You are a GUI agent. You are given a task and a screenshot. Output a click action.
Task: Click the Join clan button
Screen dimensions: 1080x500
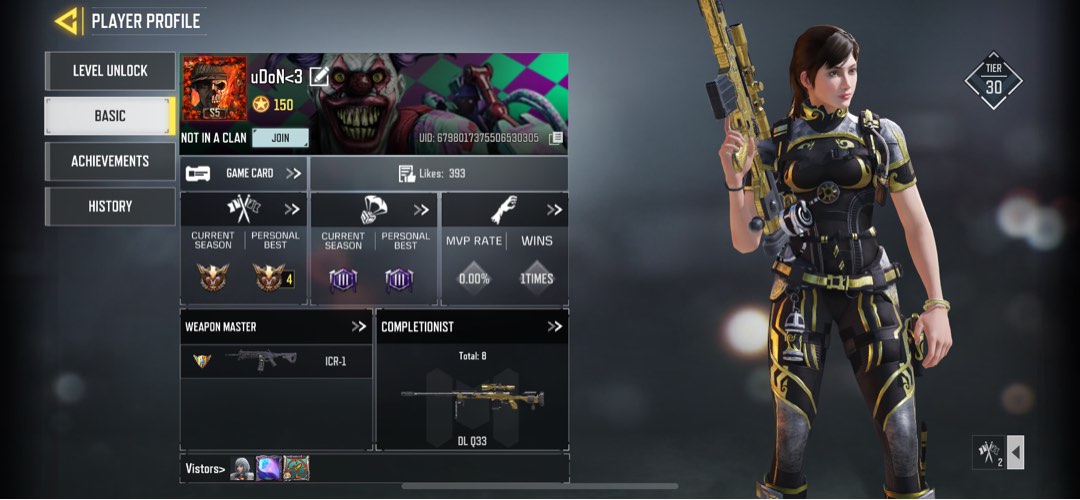tap(279, 138)
